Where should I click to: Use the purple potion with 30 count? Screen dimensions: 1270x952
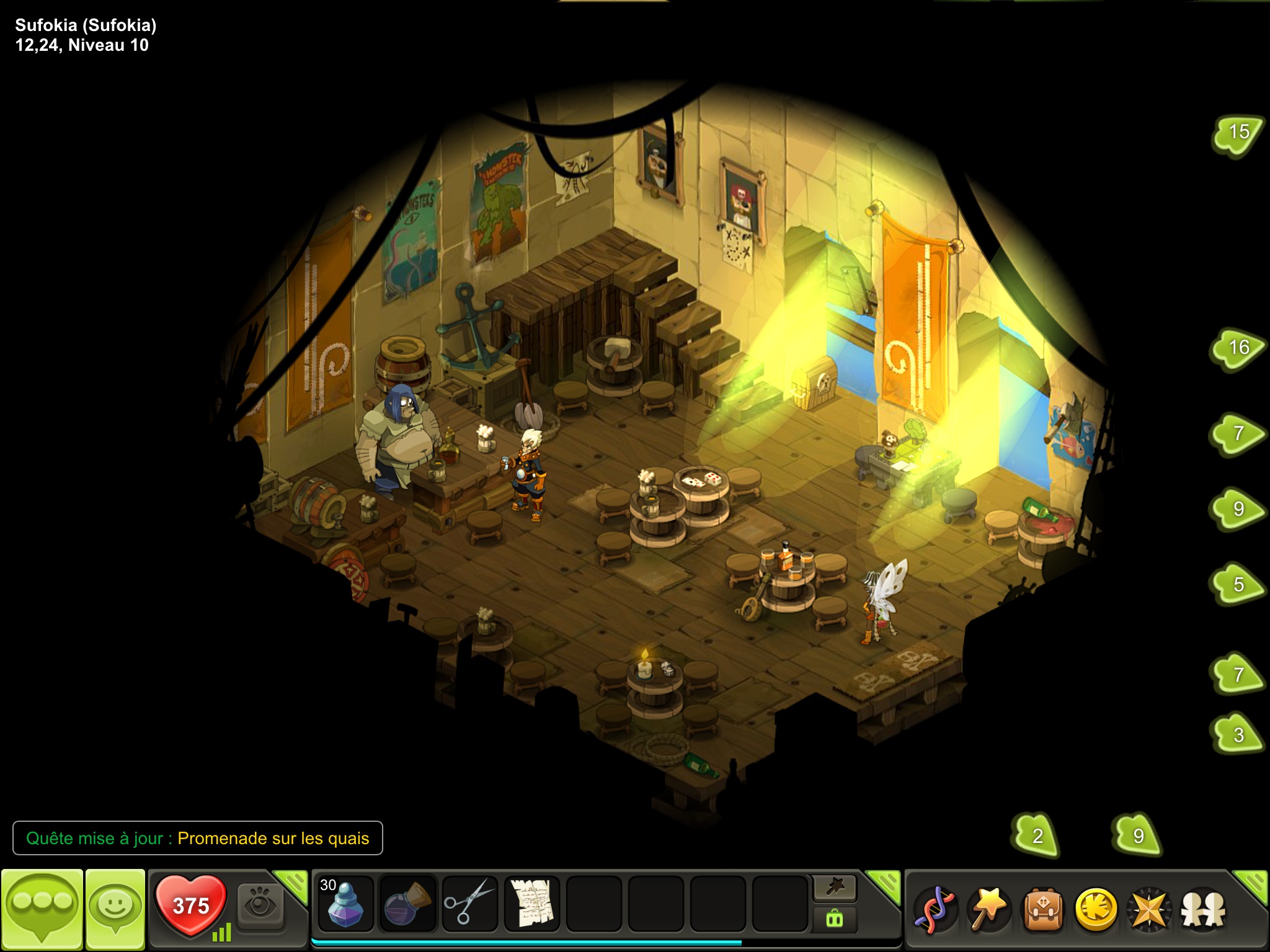pos(345,904)
